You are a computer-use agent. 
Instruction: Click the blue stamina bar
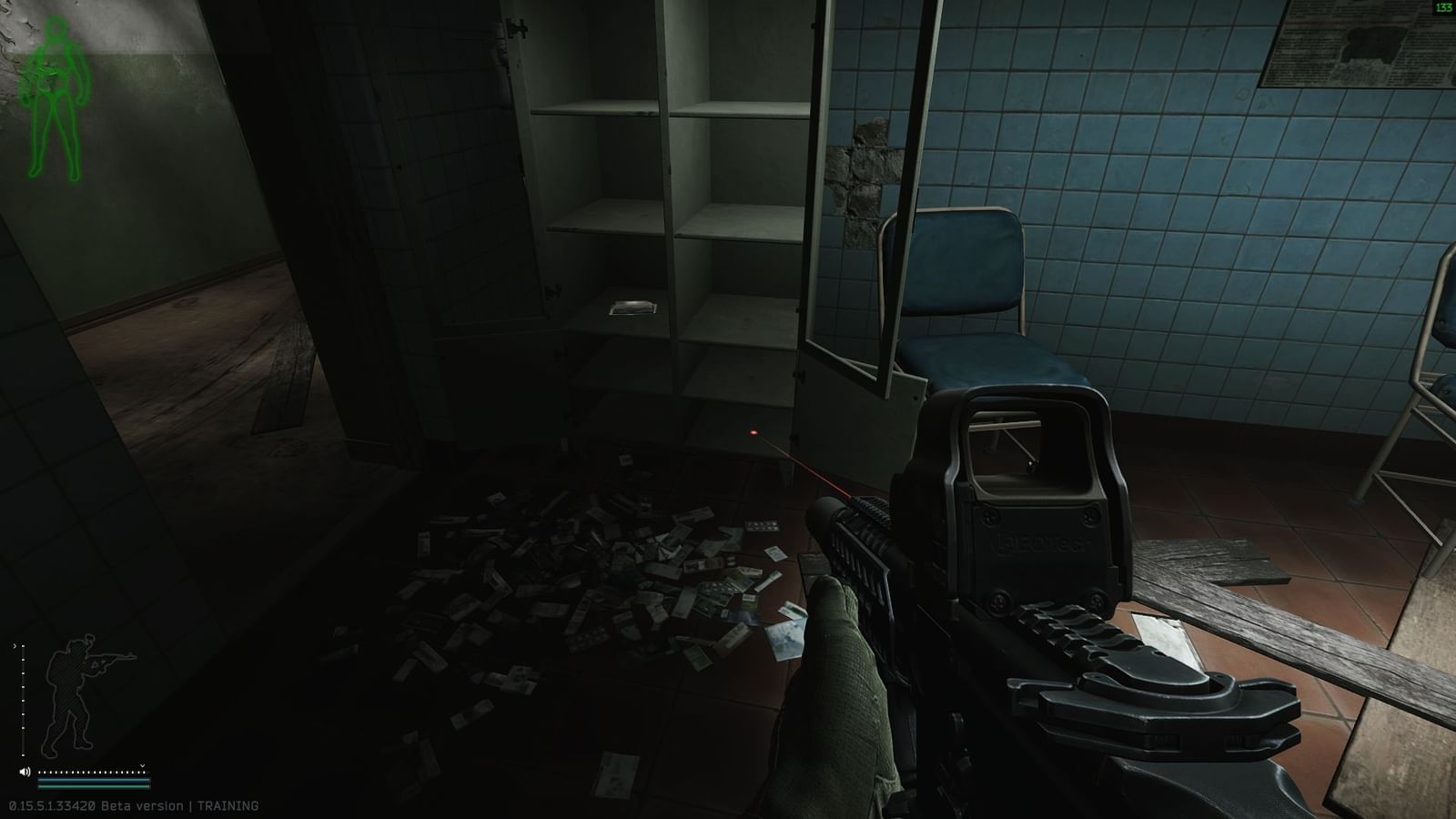[x=93, y=782]
